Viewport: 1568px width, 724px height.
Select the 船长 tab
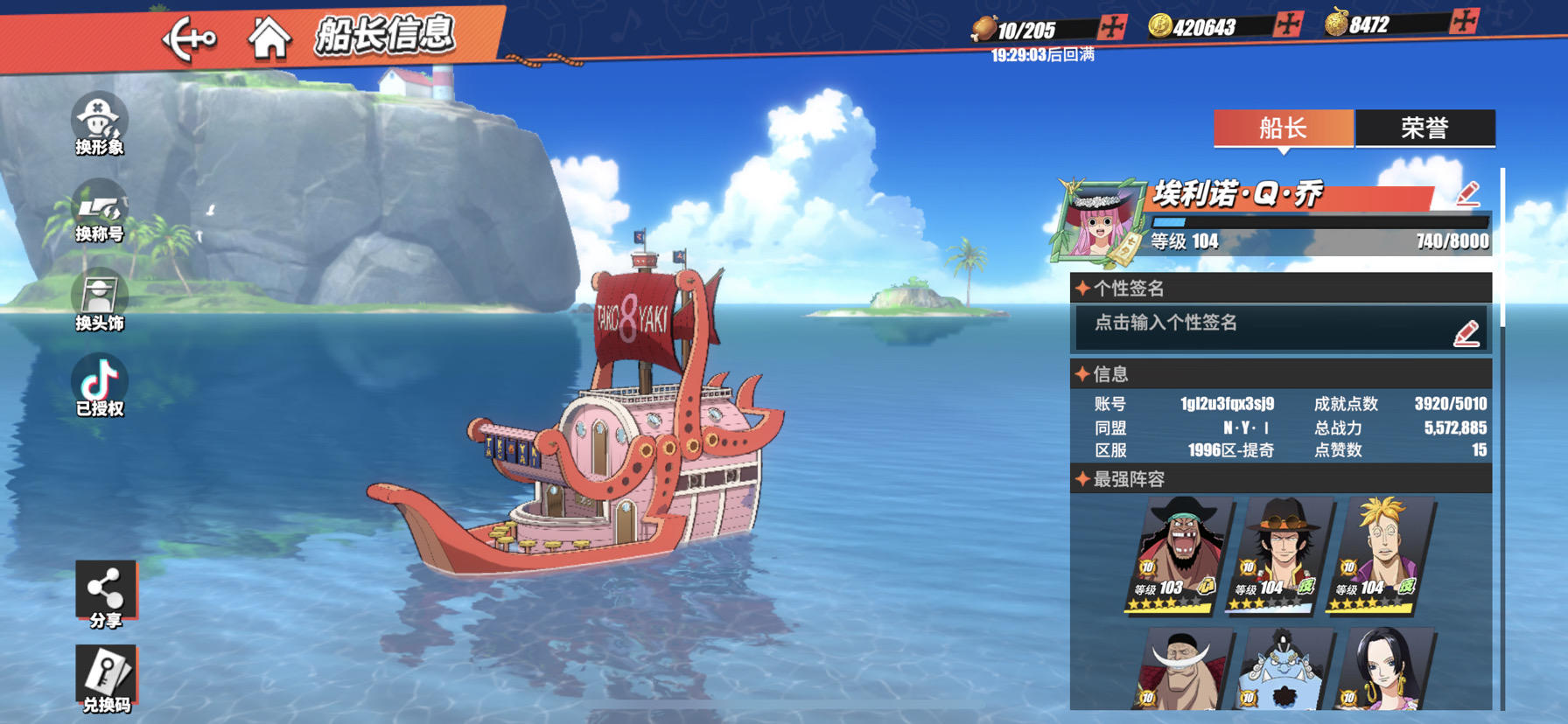[1283, 129]
